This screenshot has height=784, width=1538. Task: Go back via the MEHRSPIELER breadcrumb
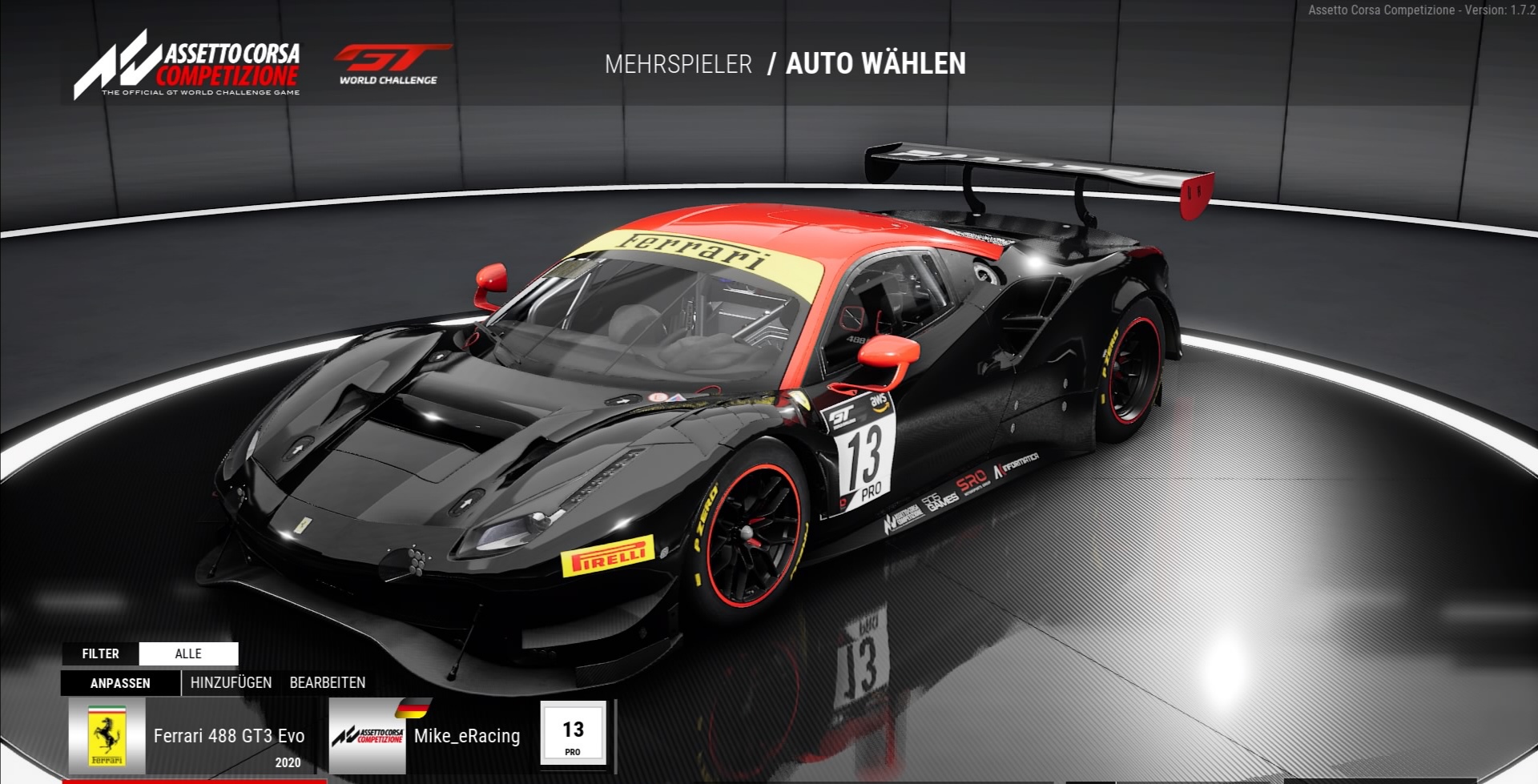678,64
